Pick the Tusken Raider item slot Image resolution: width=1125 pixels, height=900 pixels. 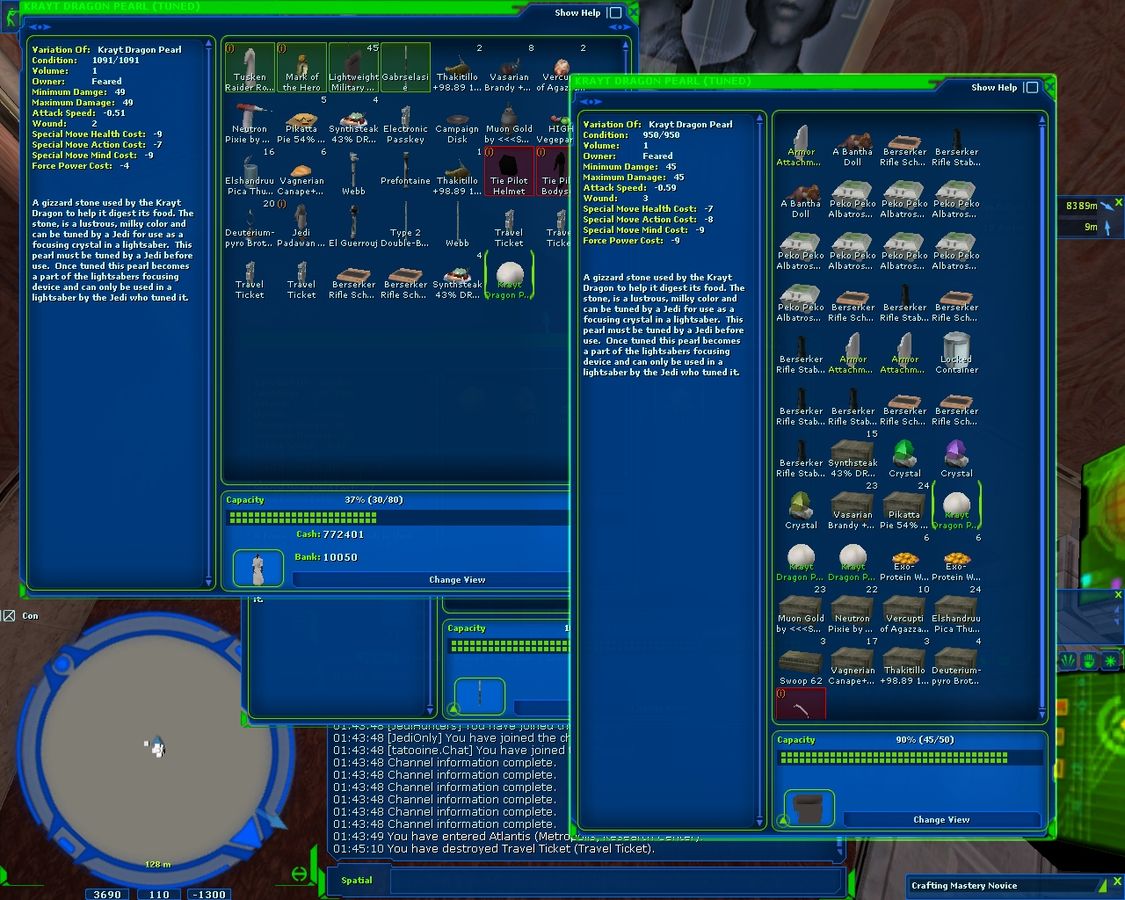point(250,67)
